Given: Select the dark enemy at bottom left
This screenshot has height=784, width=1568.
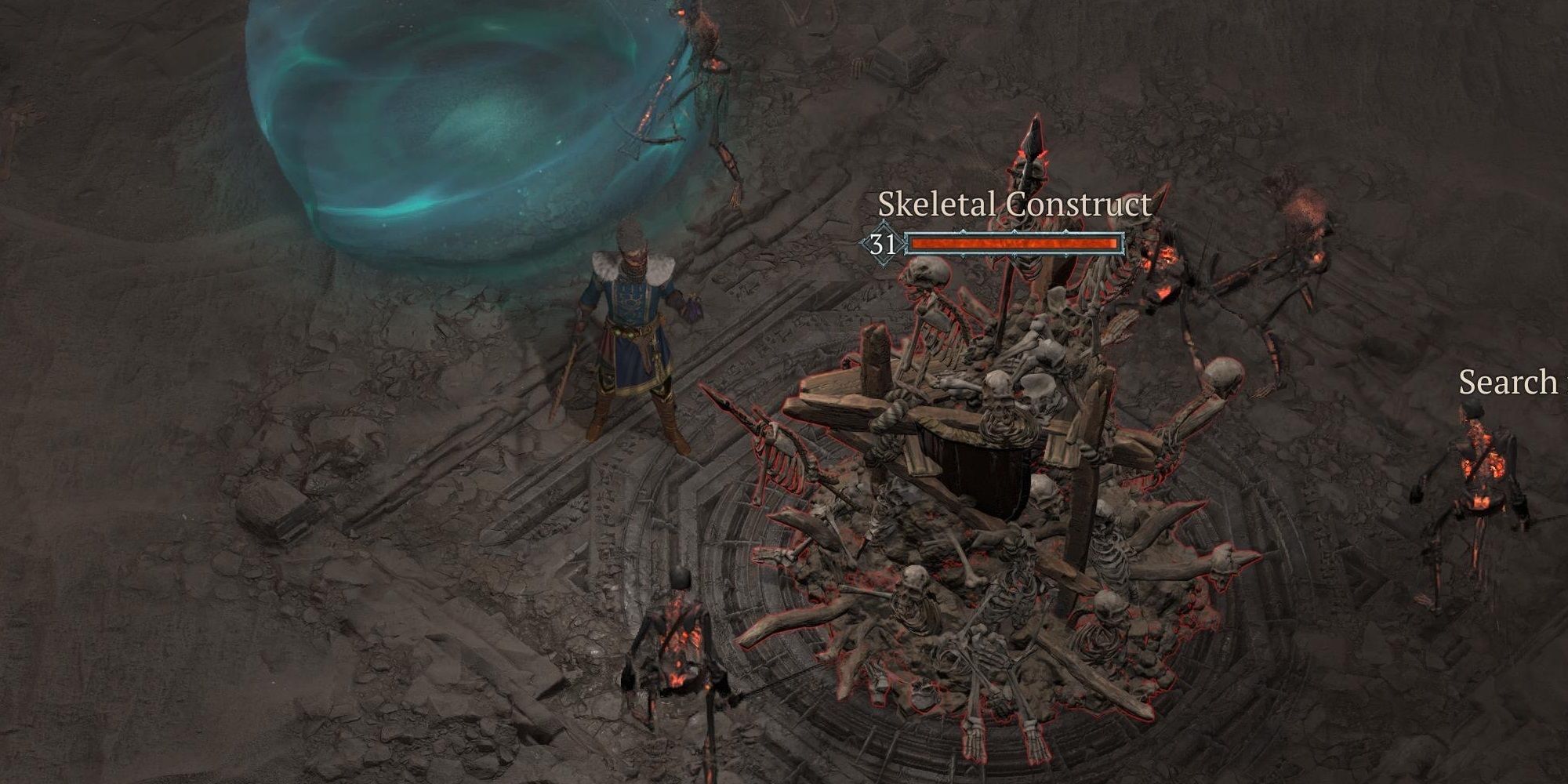Looking at the screenshot, I should point(682,643).
